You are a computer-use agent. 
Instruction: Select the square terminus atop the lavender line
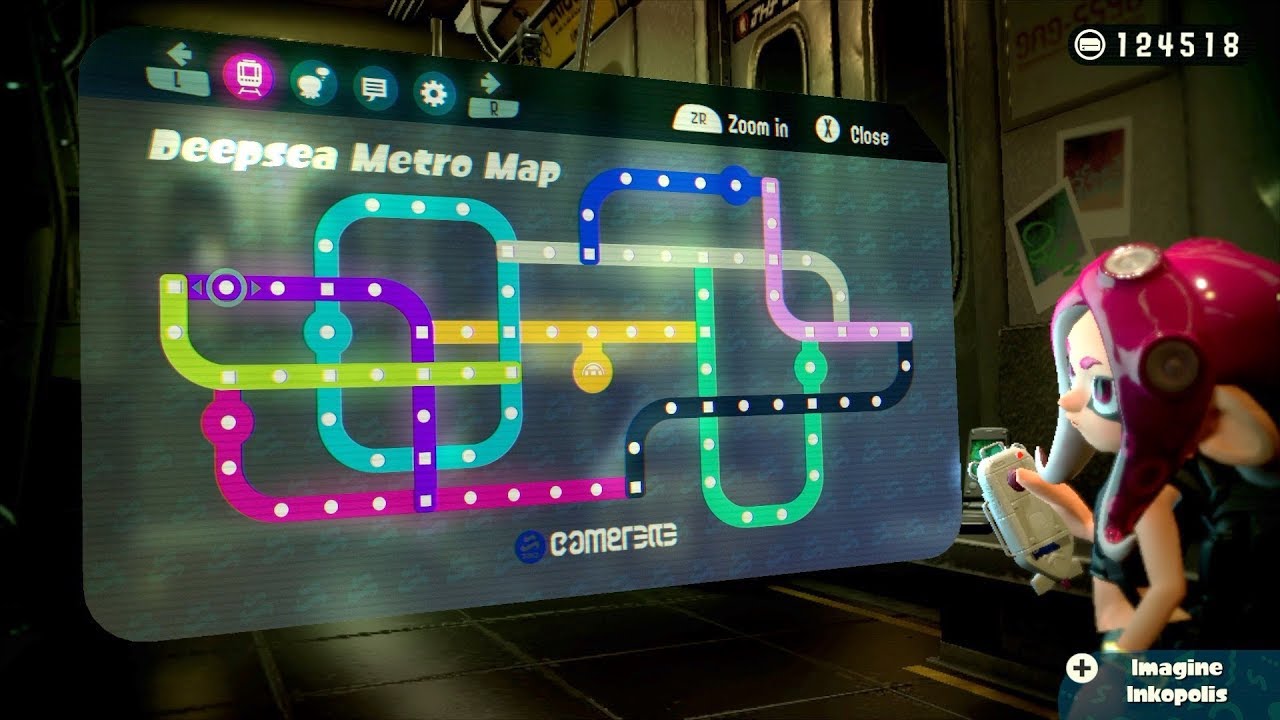[x=770, y=185]
